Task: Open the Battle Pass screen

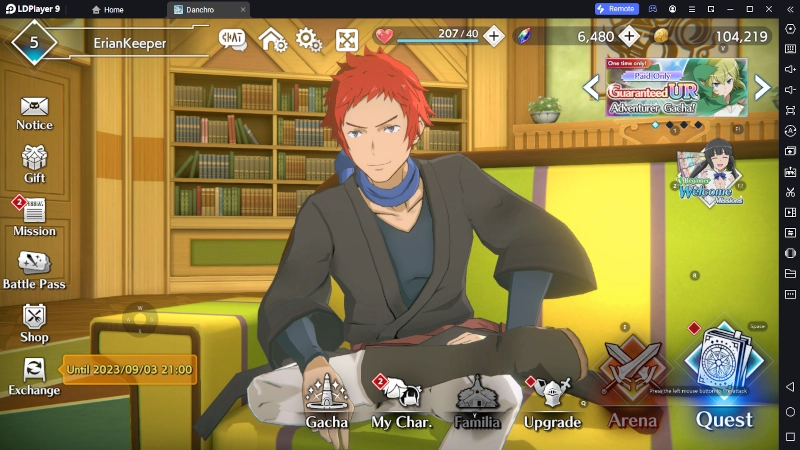Action: pos(34,266)
